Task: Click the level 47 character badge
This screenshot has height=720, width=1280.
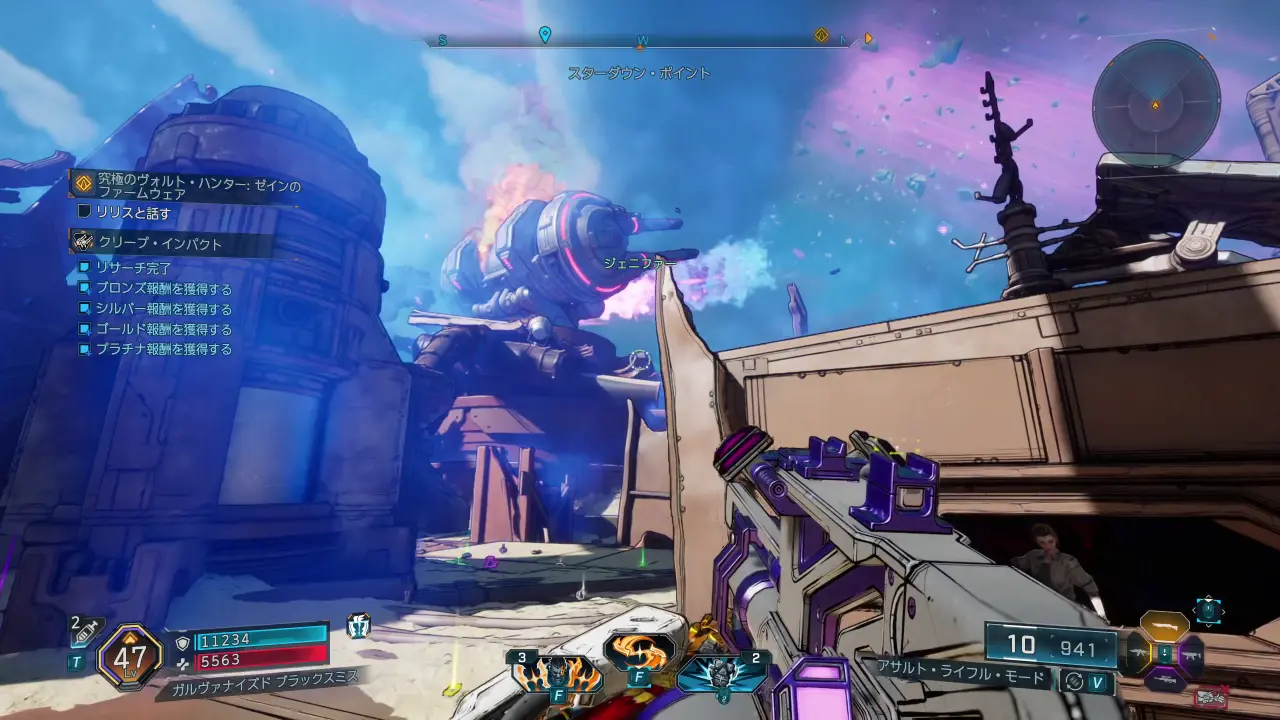Action: pyautogui.click(x=130, y=657)
